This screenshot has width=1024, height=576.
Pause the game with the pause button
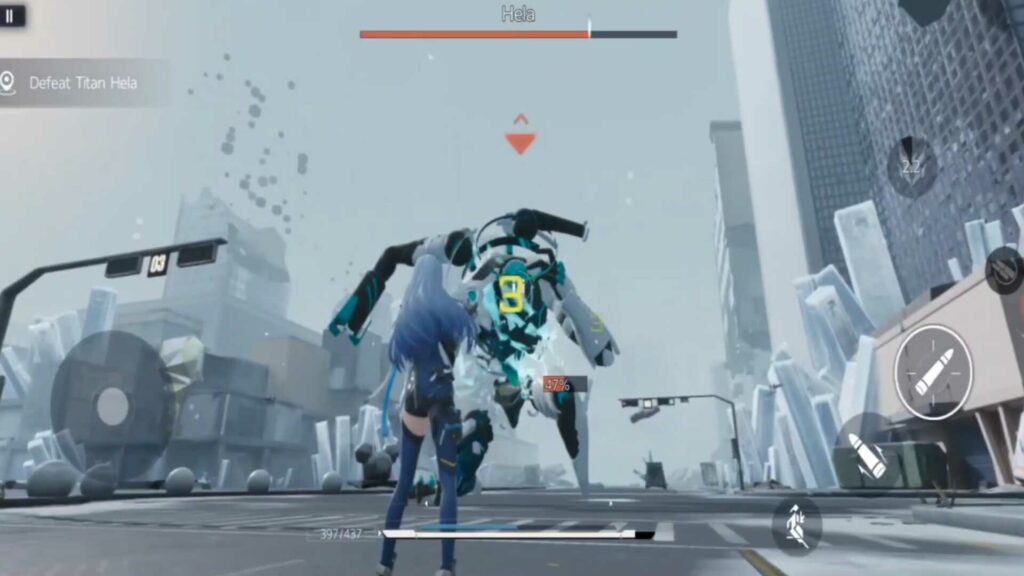11,16
